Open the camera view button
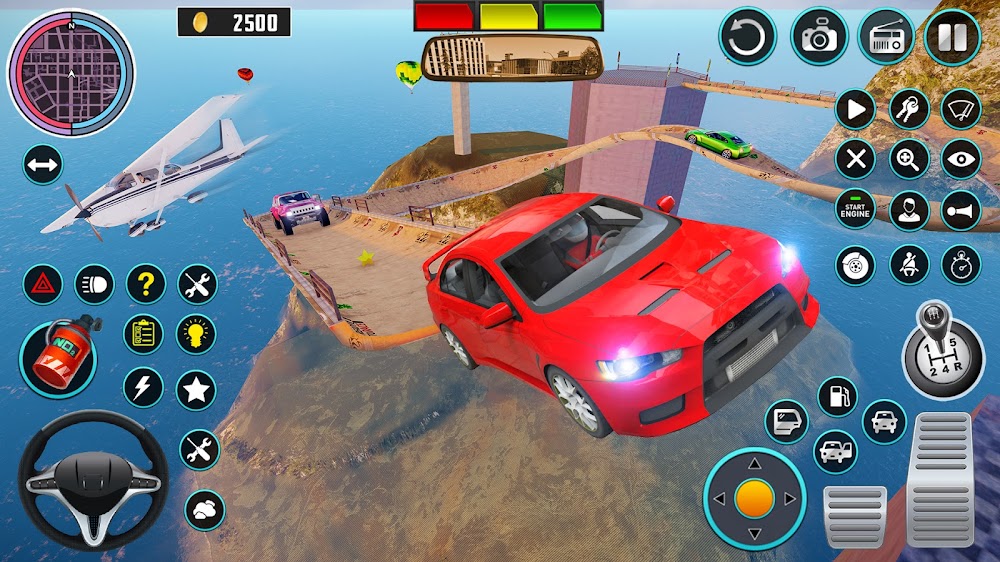Viewport: 1000px width, 562px height. (x=819, y=37)
